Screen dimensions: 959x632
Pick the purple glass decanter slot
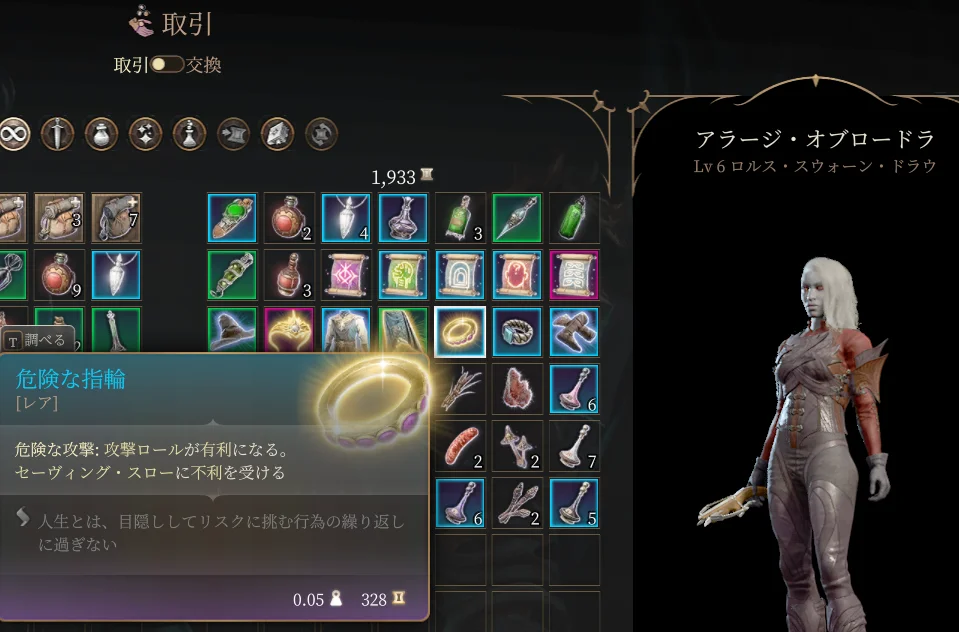[404, 218]
